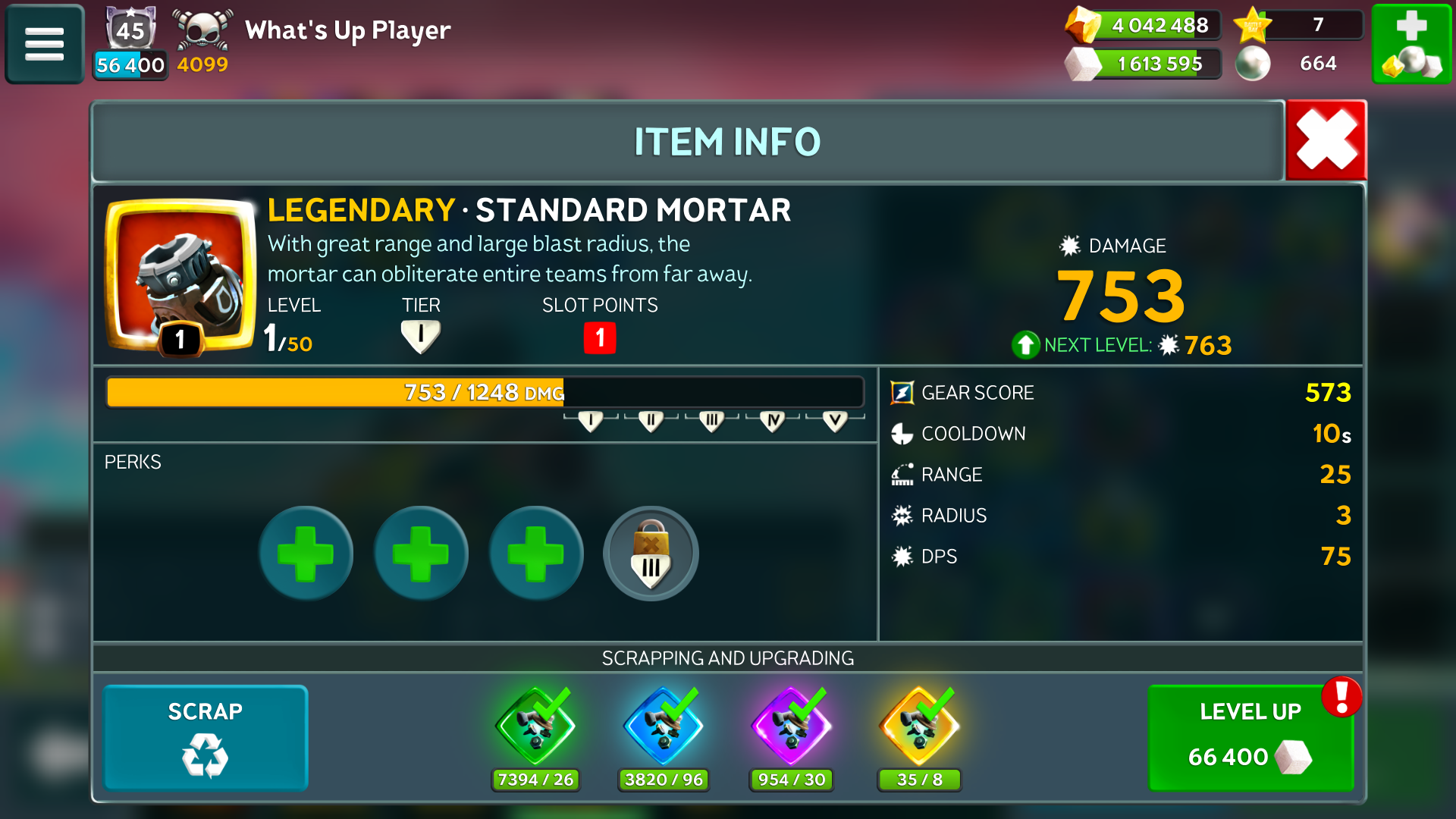Open the skull infamy rank icon
This screenshot has height=819, width=1456.
(202, 32)
